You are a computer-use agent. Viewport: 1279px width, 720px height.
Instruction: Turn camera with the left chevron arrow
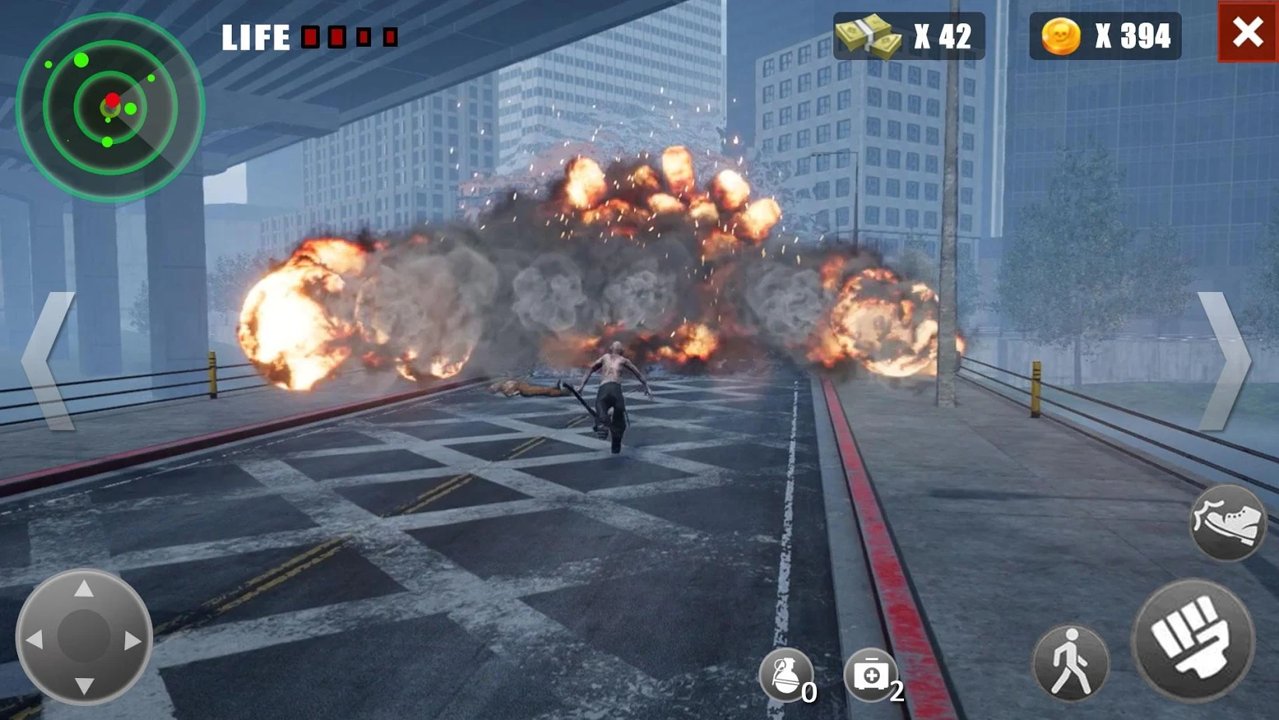pos(48,361)
